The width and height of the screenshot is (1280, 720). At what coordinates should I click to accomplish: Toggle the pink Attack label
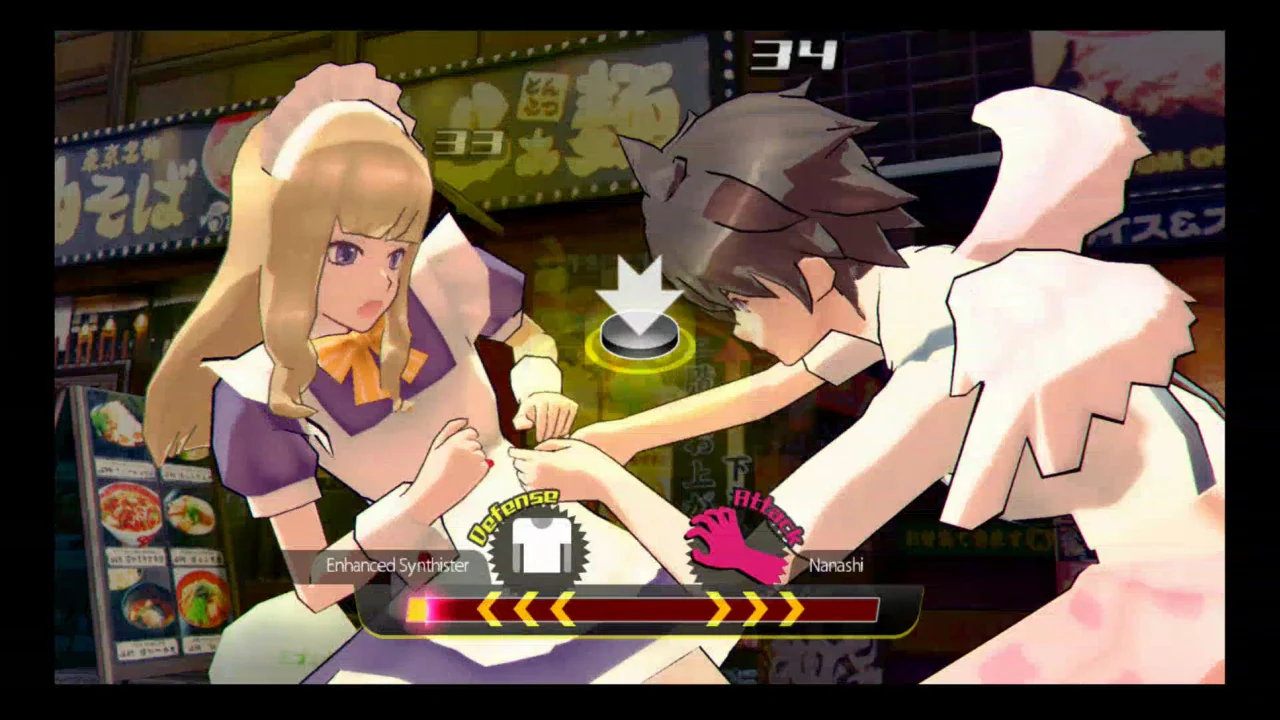click(764, 508)
